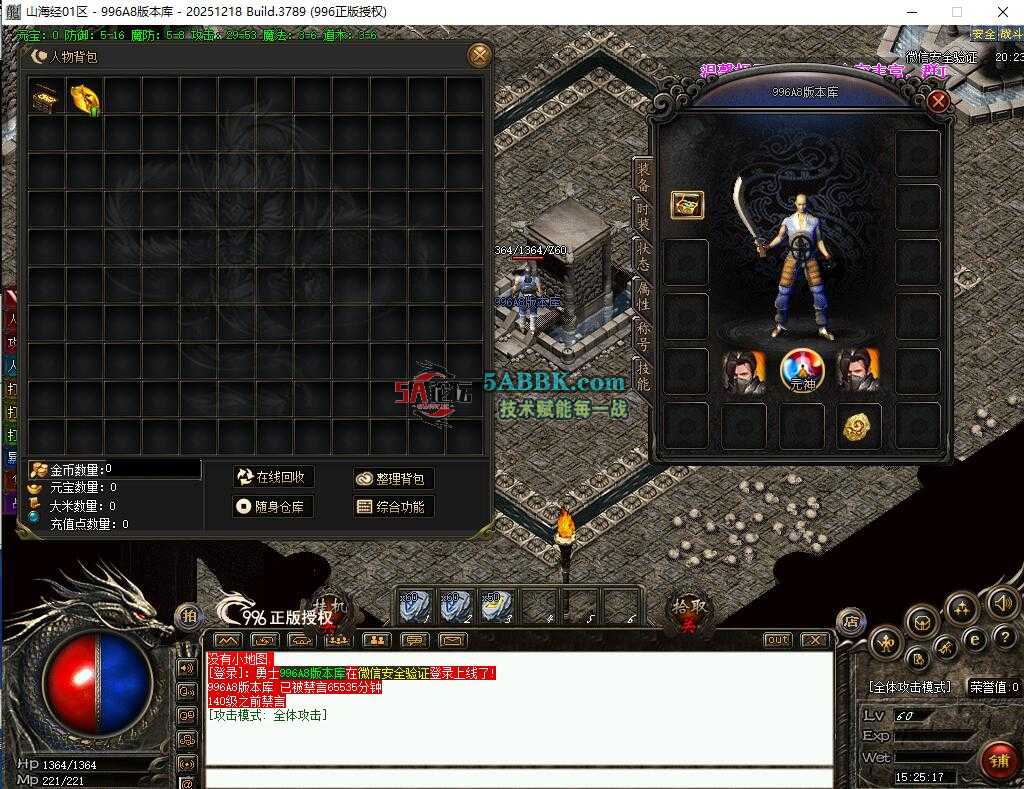Select the treasure chest item in backpack
1024x789 pixels.
pyautogui.click(x=46, y=96)
